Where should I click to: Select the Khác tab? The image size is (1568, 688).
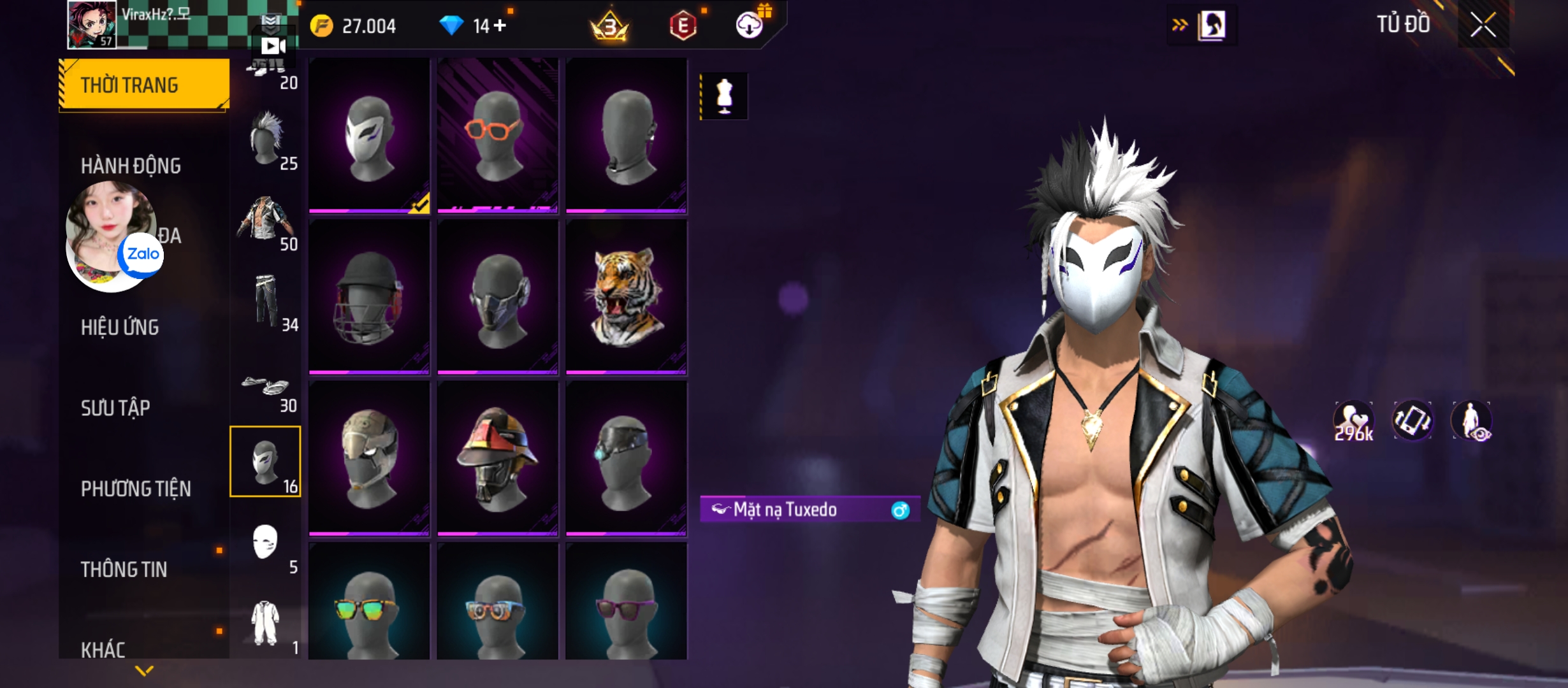[x=103, y=649]
